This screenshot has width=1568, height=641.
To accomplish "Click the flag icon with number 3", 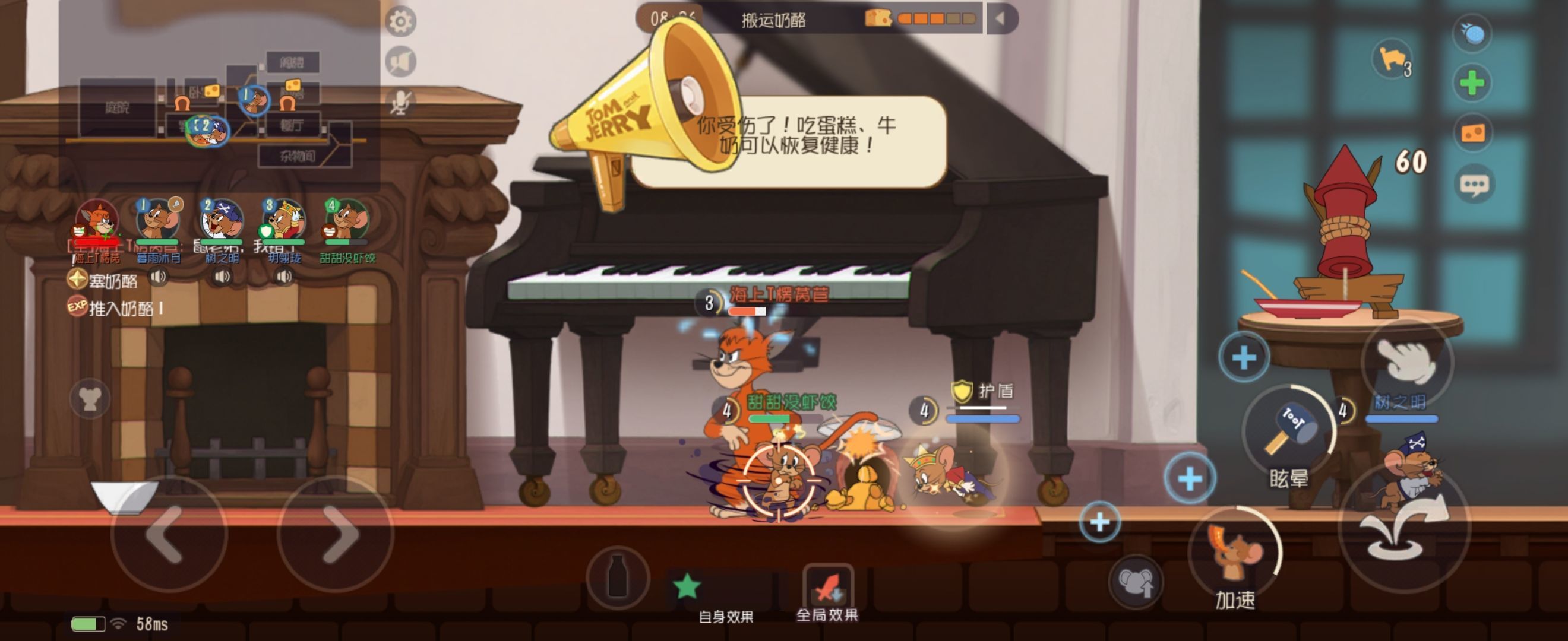I will point(1392,60).
